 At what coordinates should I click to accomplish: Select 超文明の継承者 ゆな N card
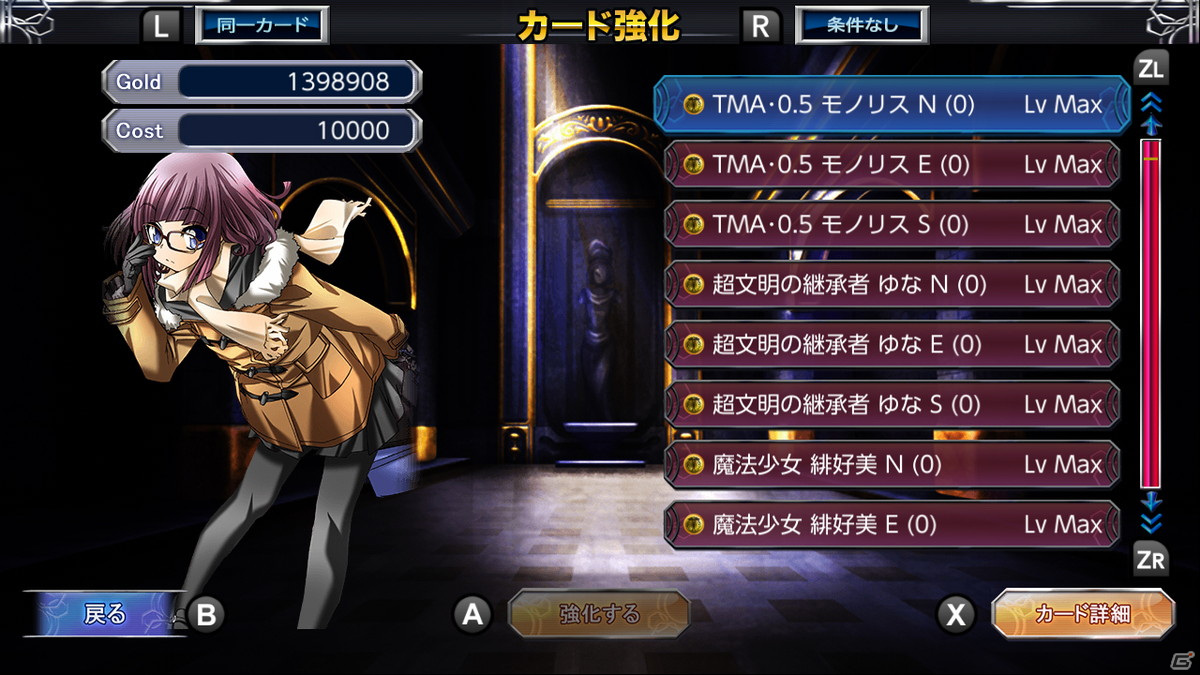pyautogui.click(x=890, y=285)
